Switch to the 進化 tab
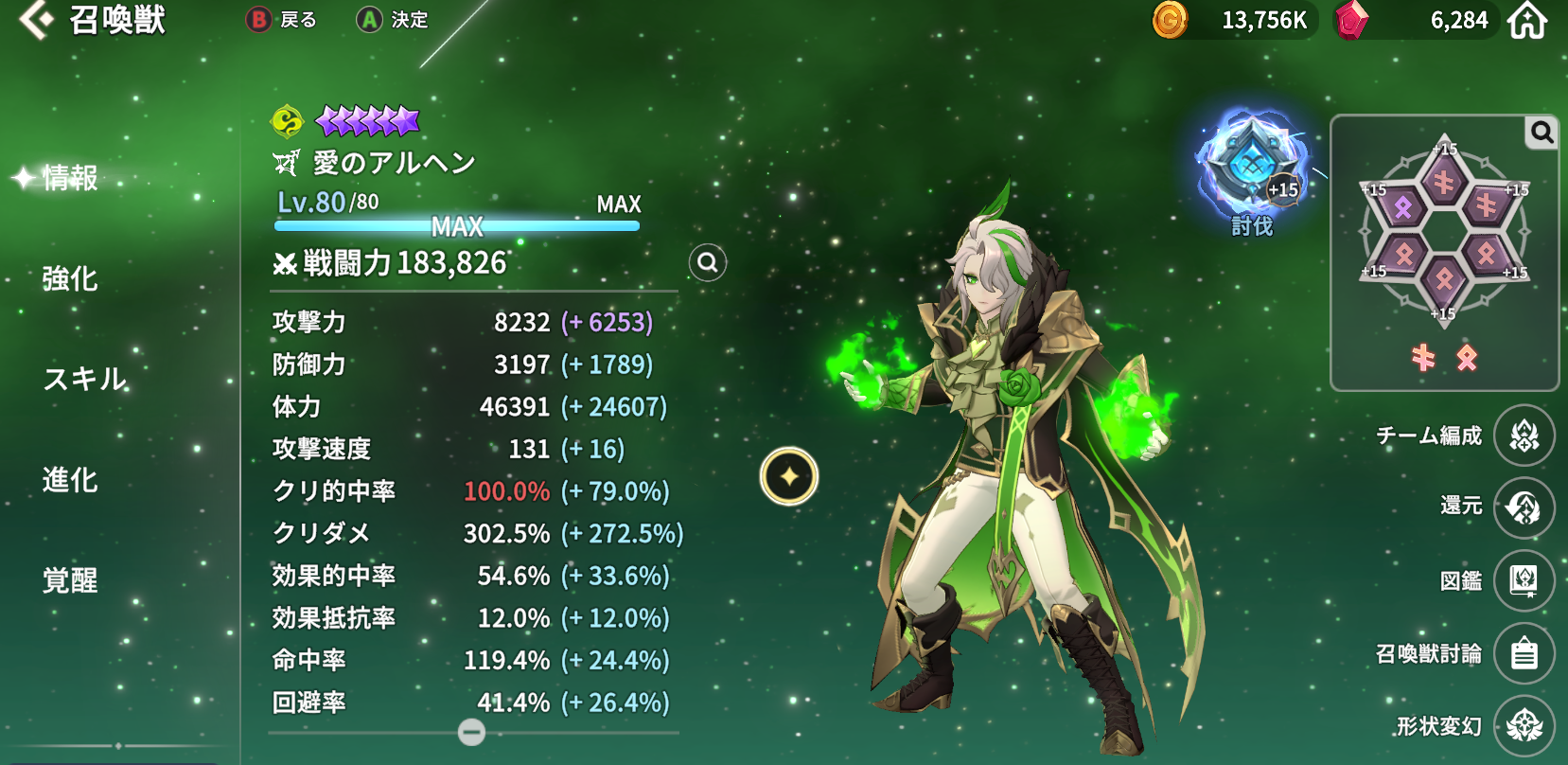1568x765 pixels. point(69,480)
